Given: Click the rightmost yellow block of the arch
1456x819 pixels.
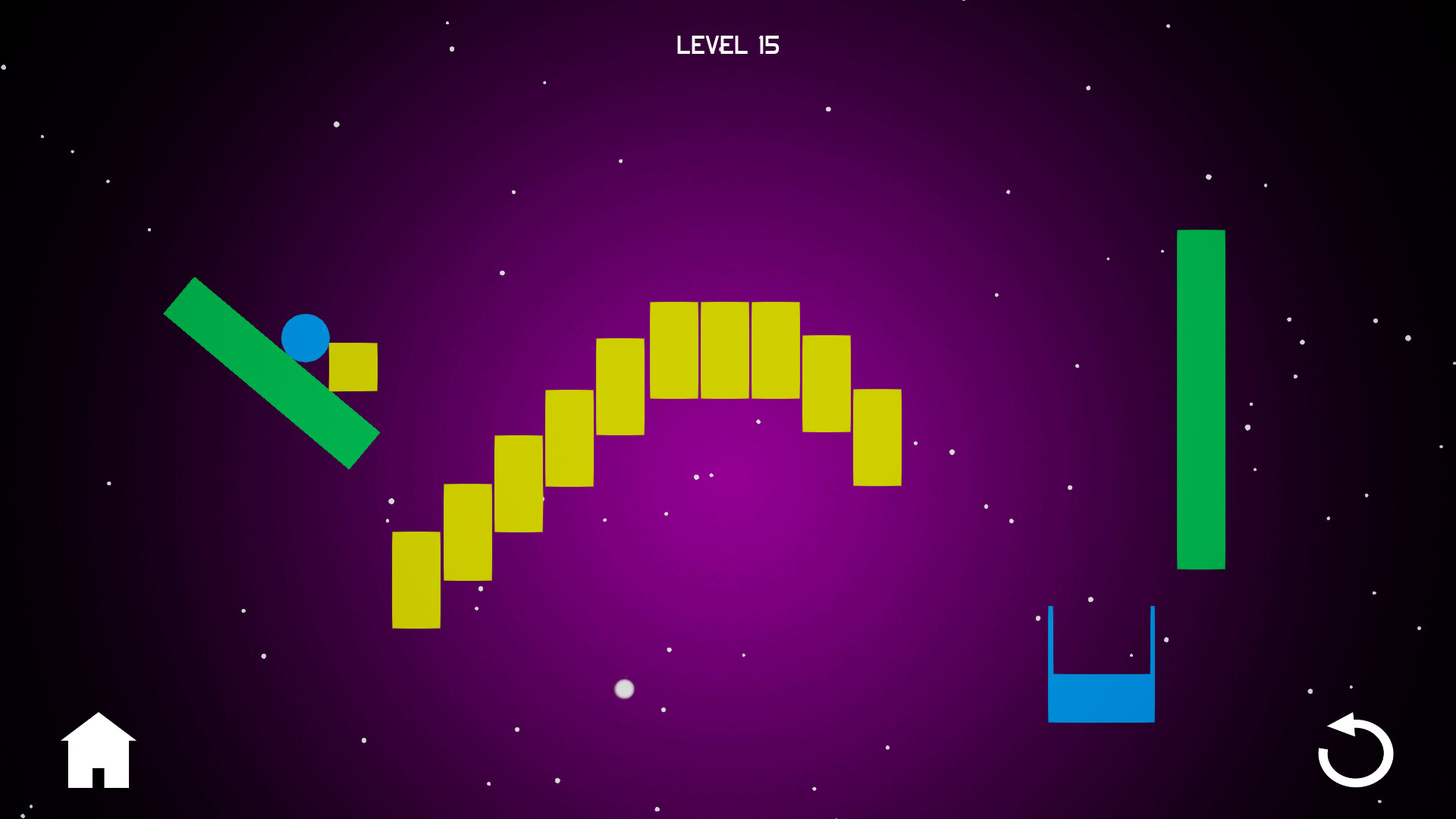Looking at the screenshot, I should coord(876,438).
